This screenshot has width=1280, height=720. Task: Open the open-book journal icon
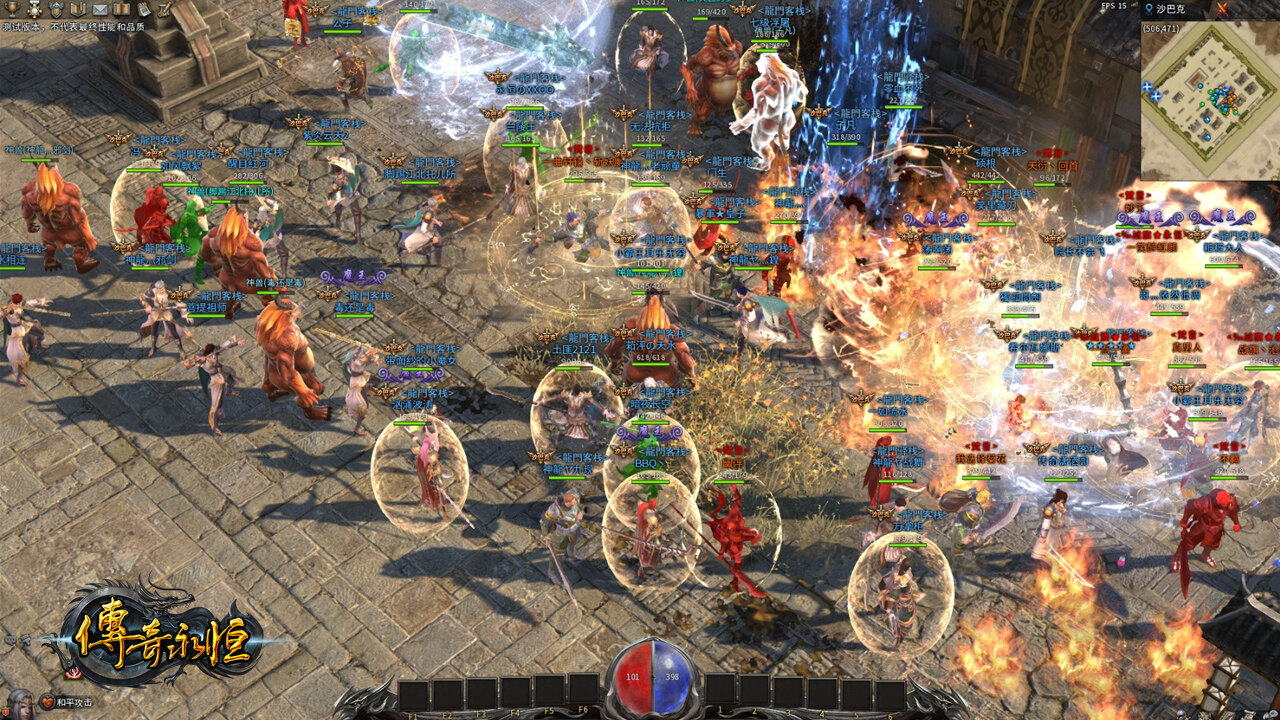click(121, 8)
